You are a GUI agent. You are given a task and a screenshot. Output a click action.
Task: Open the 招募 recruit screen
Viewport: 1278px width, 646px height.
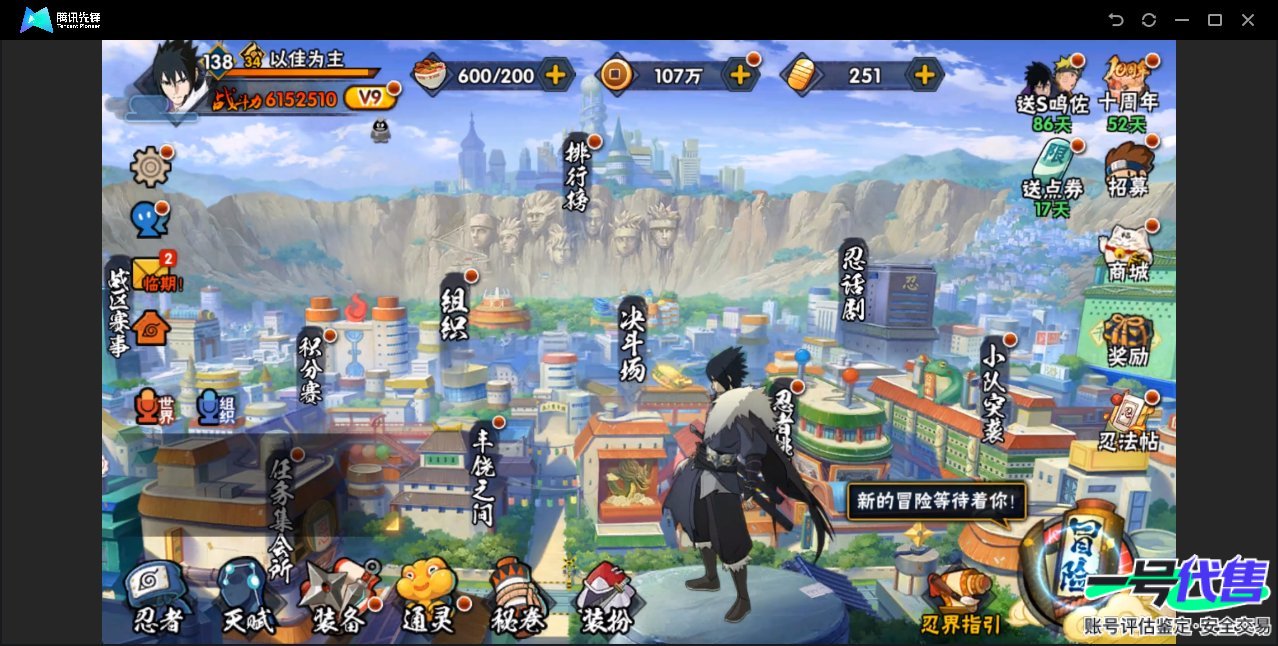1128,170
